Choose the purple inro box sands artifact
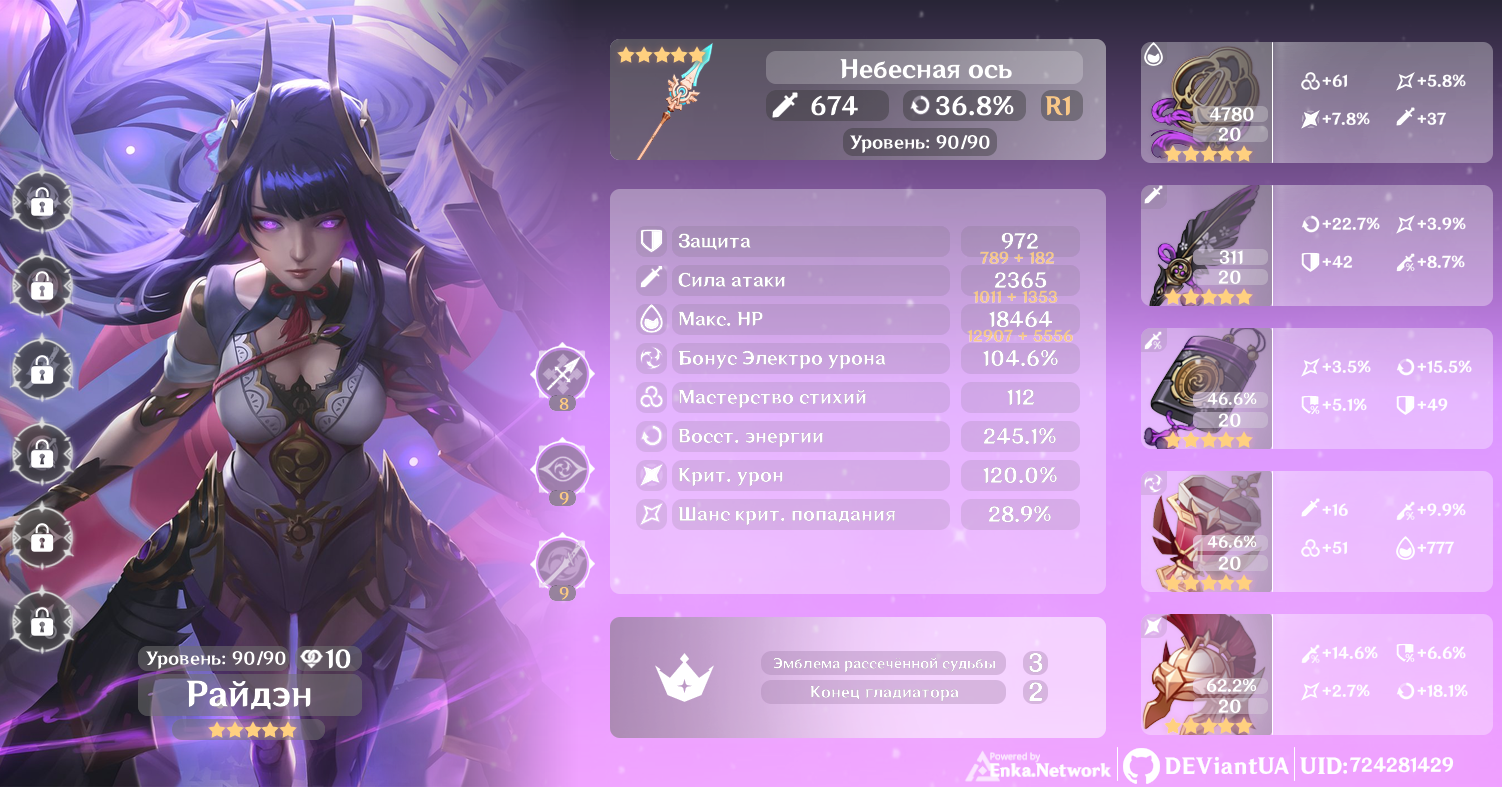The image size is (1502, 787). click(x=1206, y=389)
